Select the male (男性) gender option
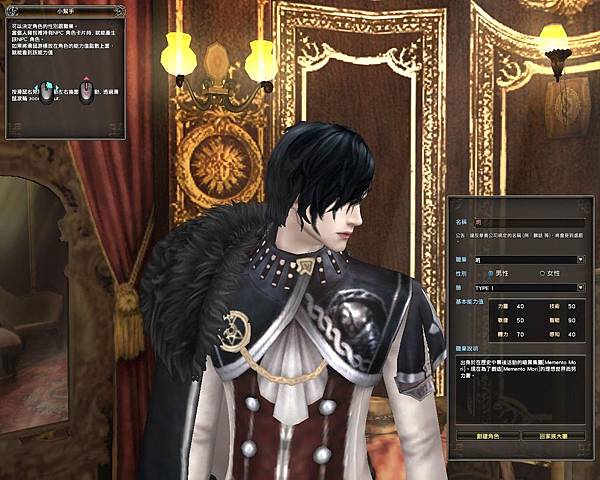This screenshot has height=480, width=600. pyautogui.click(x=492, y=273)
